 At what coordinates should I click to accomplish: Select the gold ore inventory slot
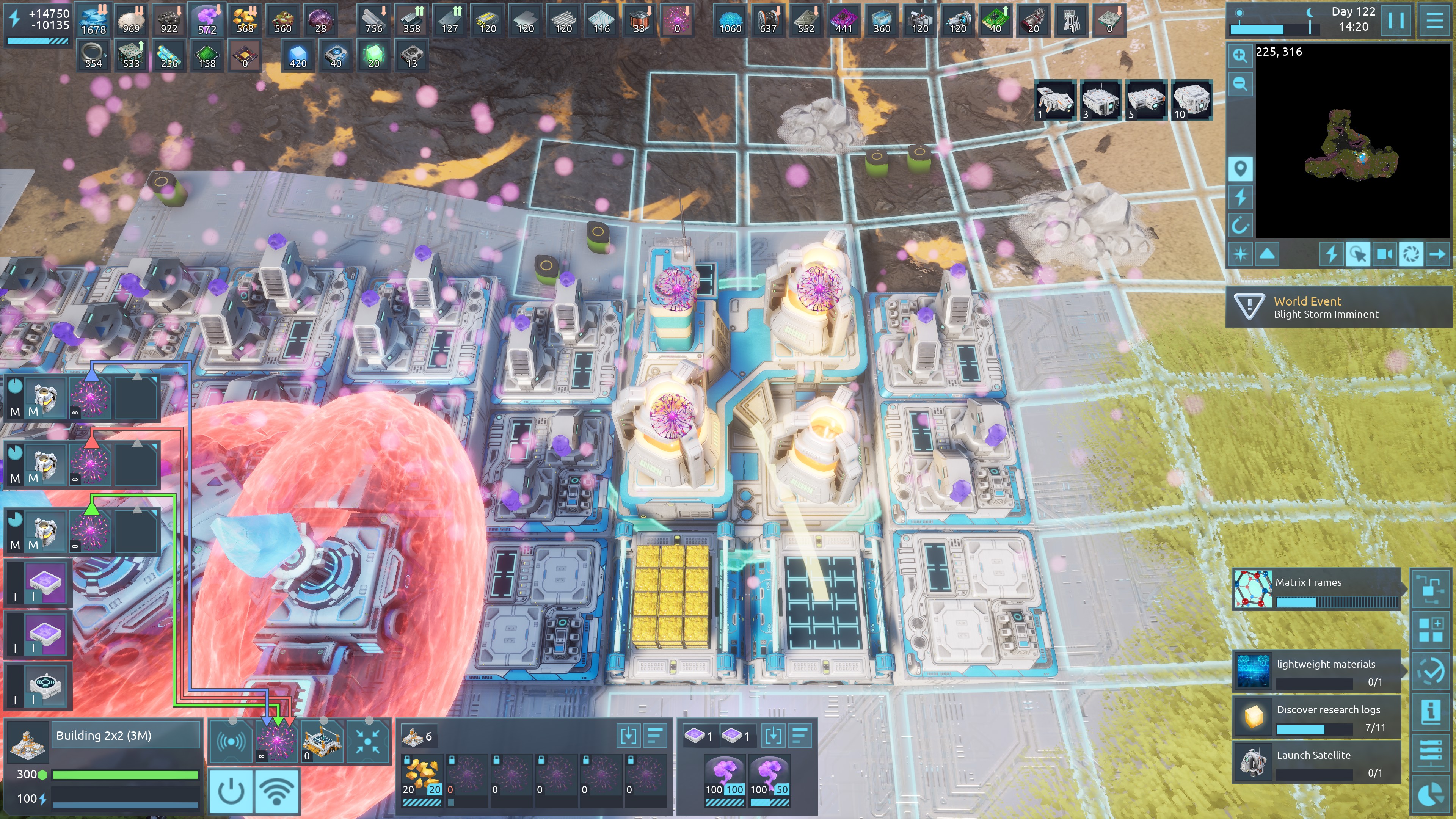[x=422, y=774]
